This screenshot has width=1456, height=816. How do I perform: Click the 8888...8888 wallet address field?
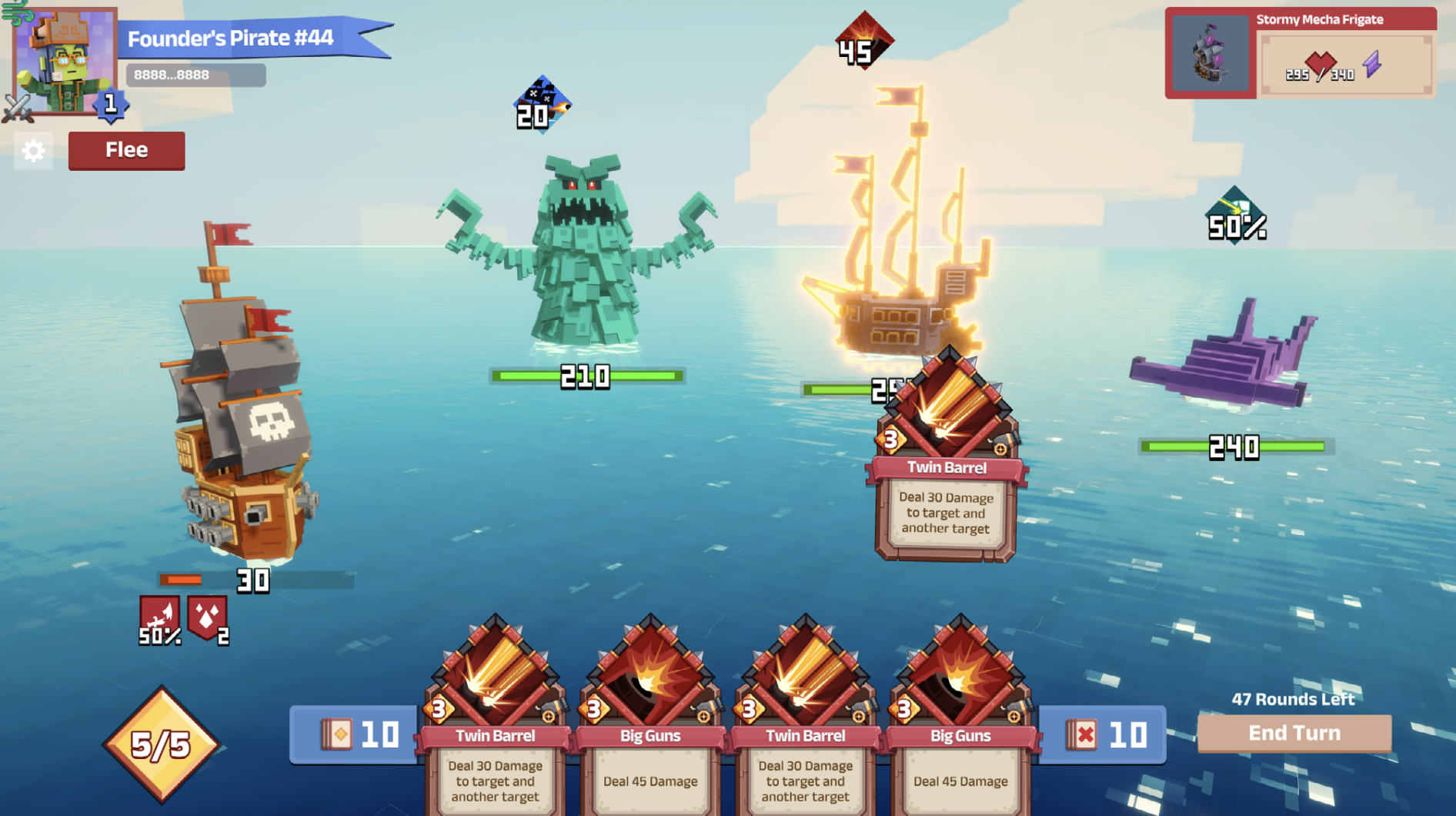tap(195, 75)
